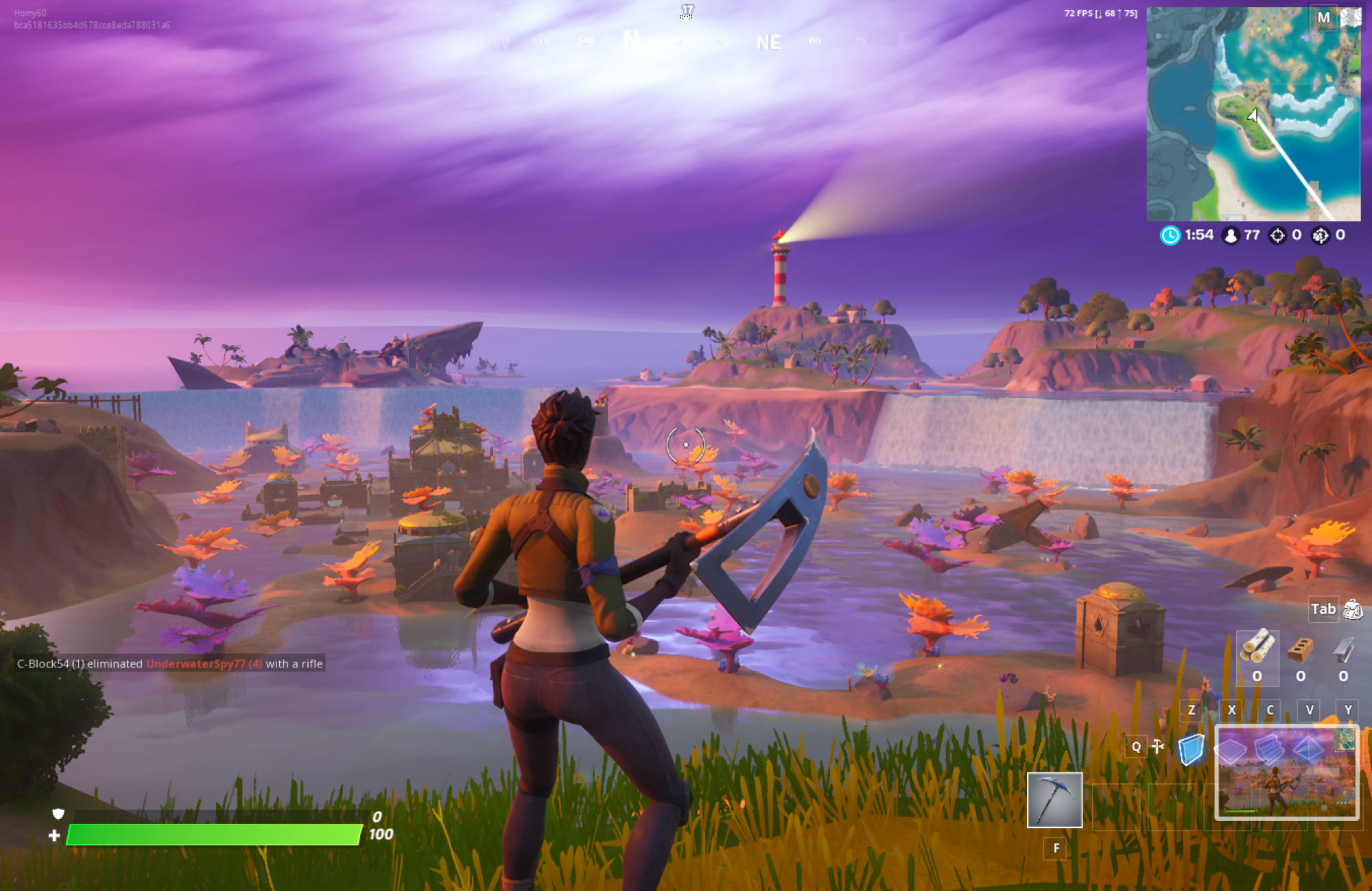Toggle the build mode crossed-tools icon
Screen dimensions: 1372x891
pyautogui.click(x=1158, y=746)
